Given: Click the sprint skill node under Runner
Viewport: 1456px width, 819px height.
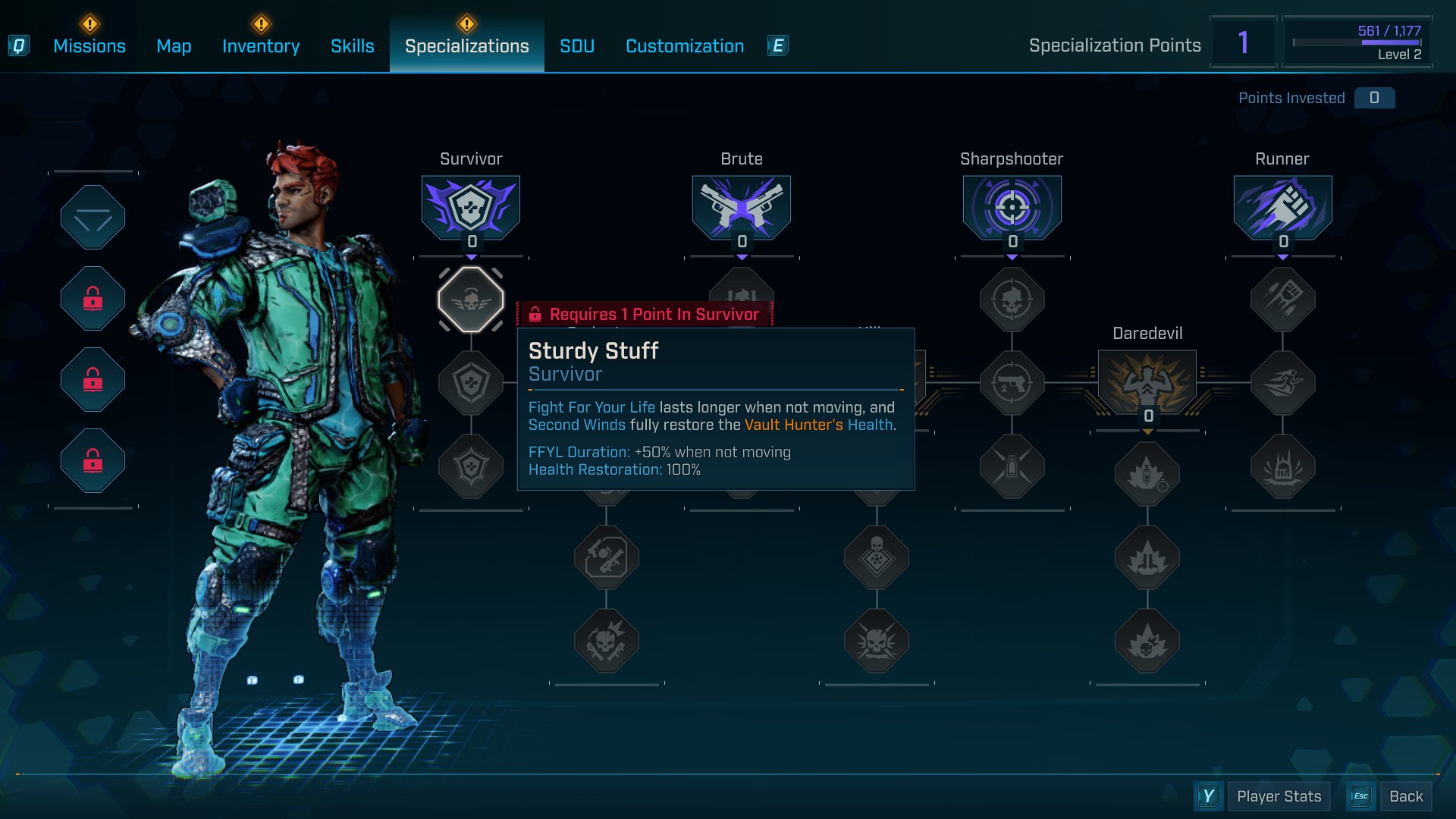Looking at the screenshot, I should 1282,383.
